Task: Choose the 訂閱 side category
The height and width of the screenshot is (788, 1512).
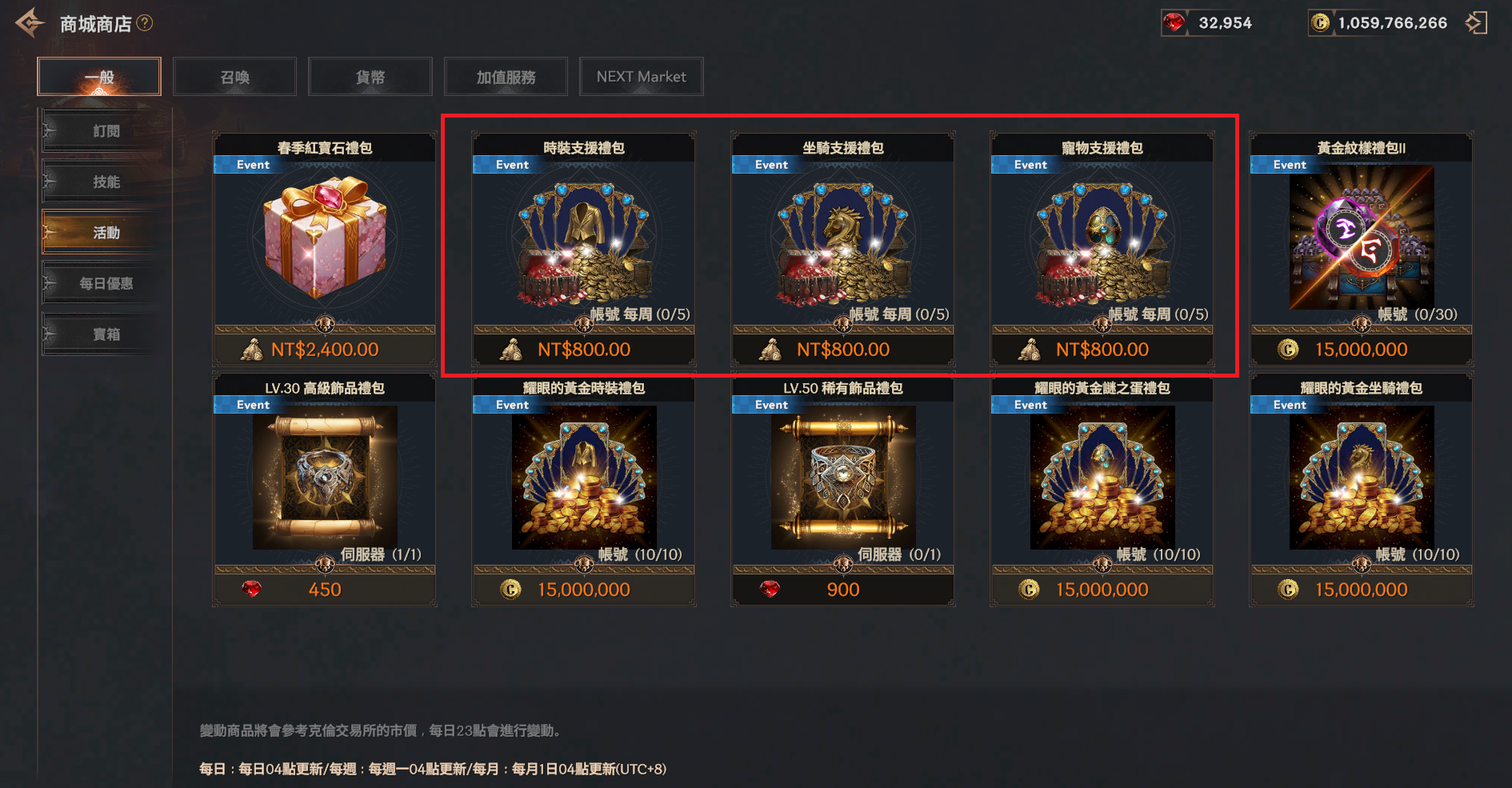Action: pos(106,131)
